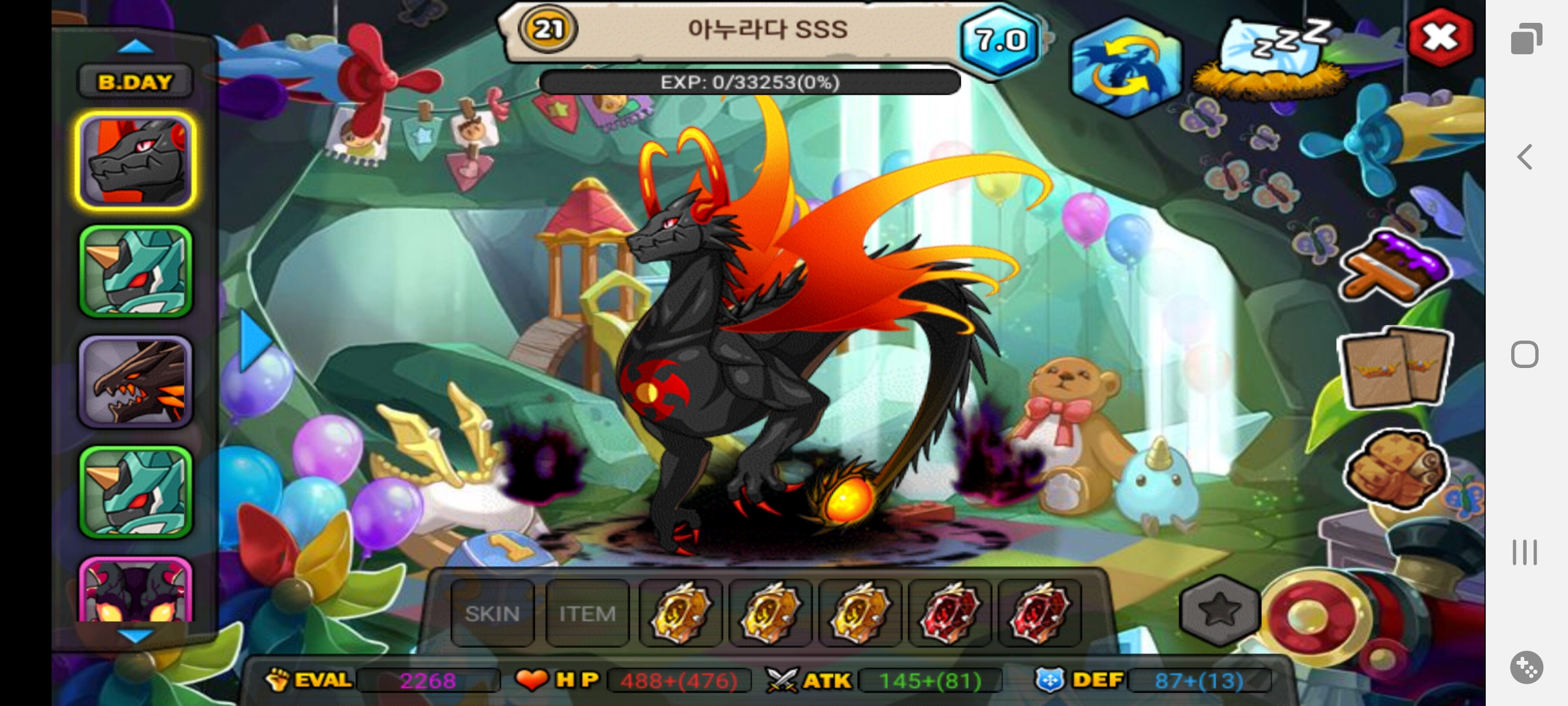Screen dimensions: 1568x706
Task: Tap the Android back navigation arrow
Action: (1526, 157)
